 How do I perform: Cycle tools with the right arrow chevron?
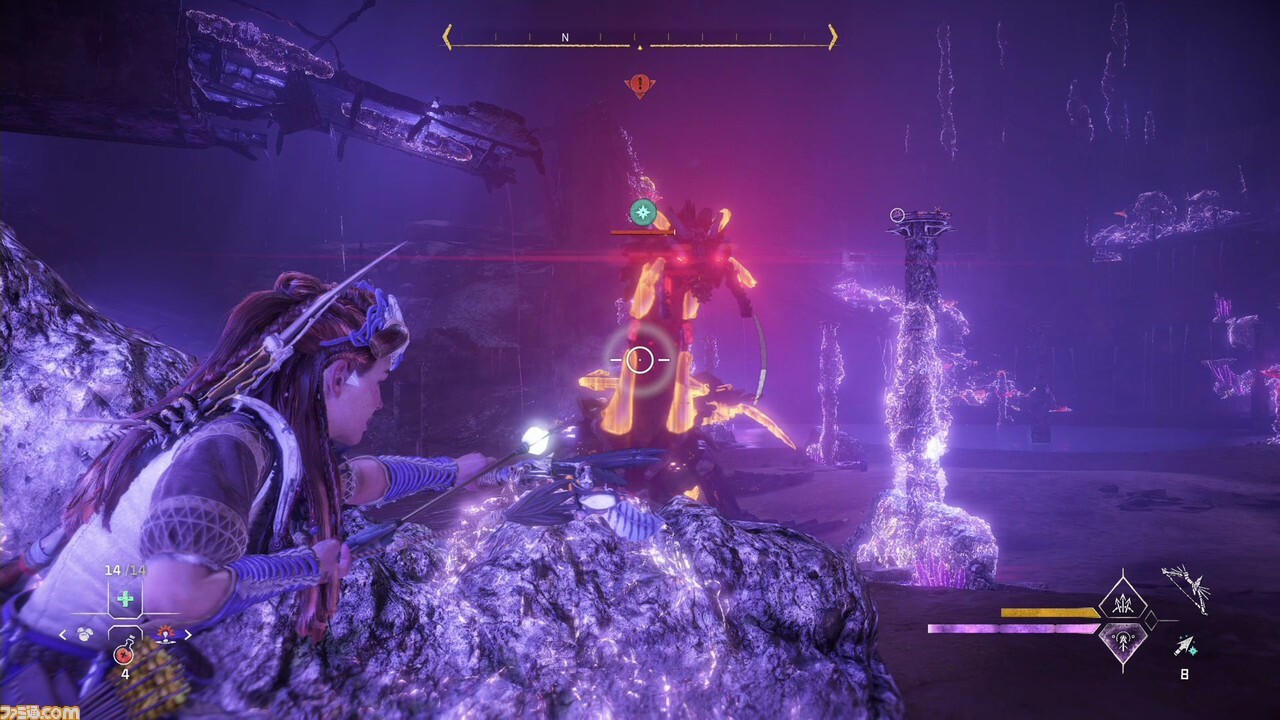tap(186, 634)
